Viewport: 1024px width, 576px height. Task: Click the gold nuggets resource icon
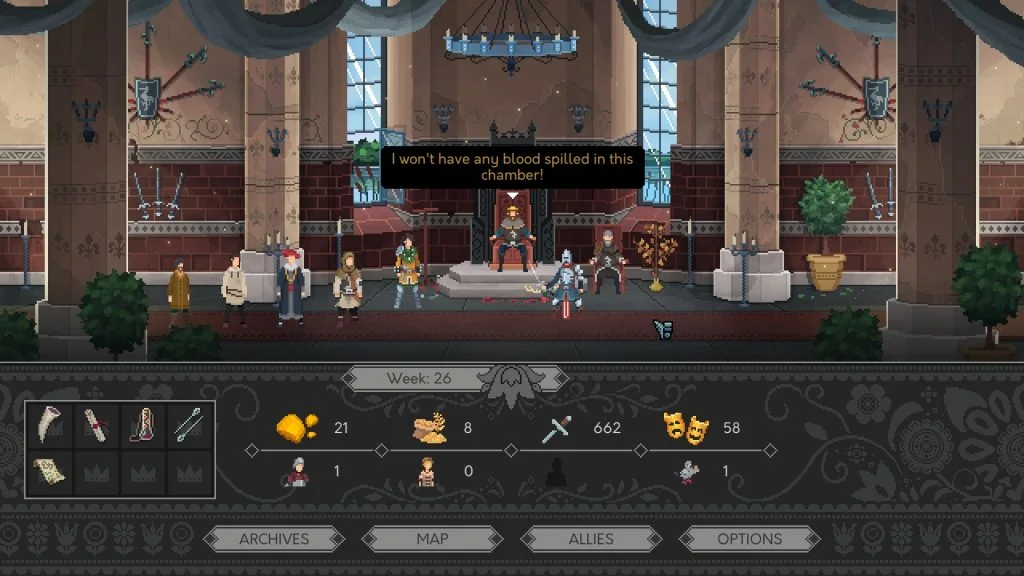(x=297, y=428)
